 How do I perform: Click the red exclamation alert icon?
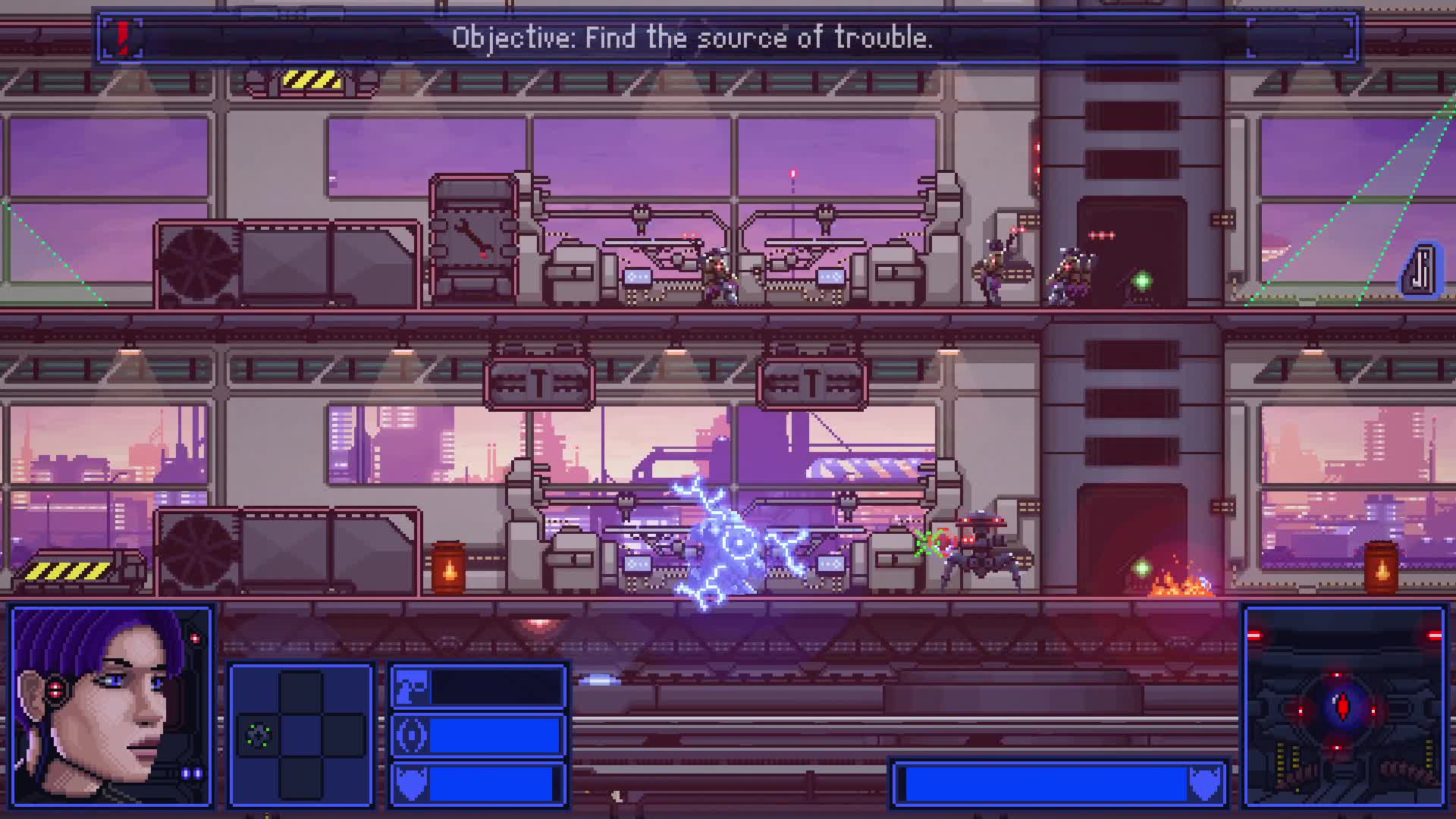124,36
